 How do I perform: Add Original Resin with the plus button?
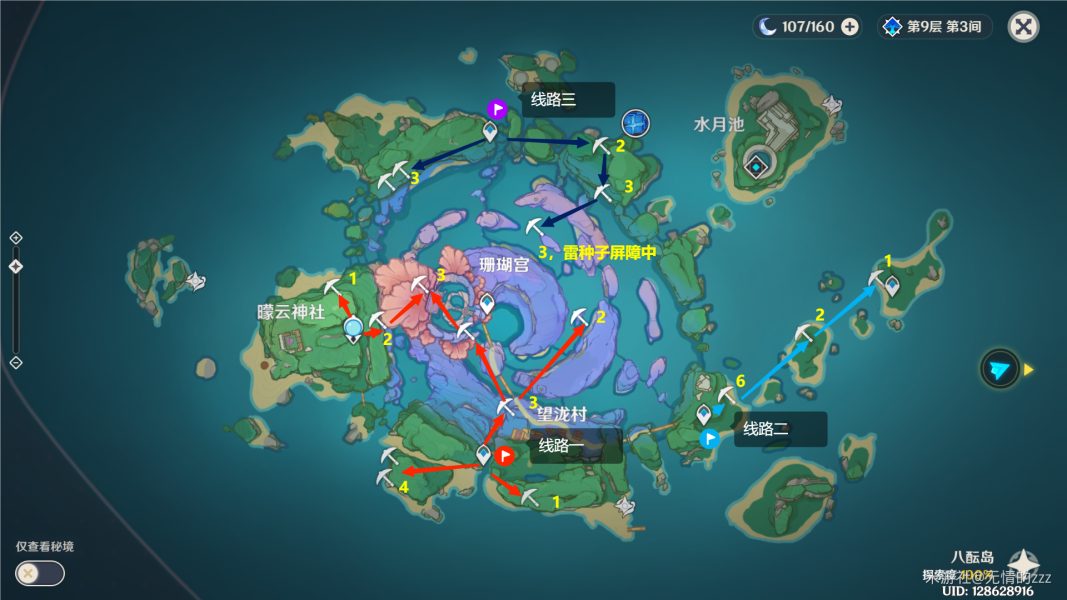tap(850, 27)
